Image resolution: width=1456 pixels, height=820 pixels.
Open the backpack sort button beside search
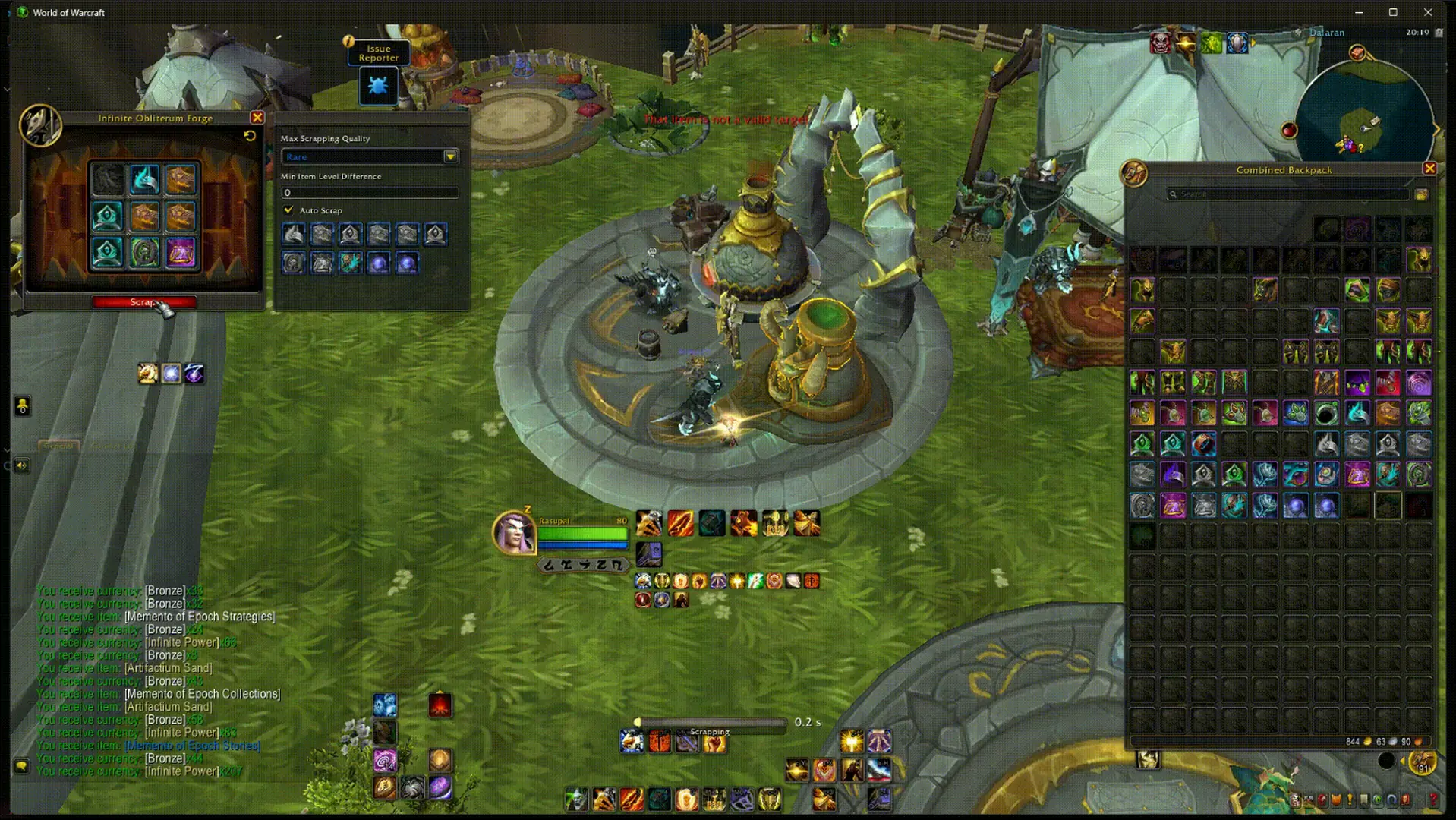(1422, 194)
